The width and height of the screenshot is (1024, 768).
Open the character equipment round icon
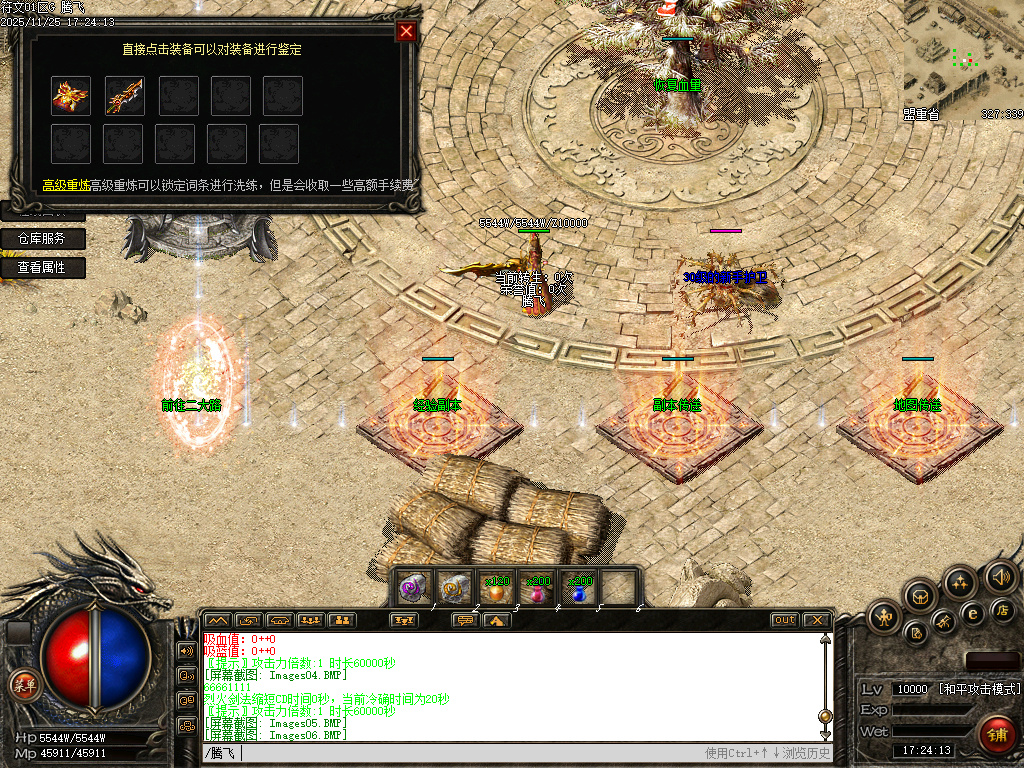click(884, 618)
